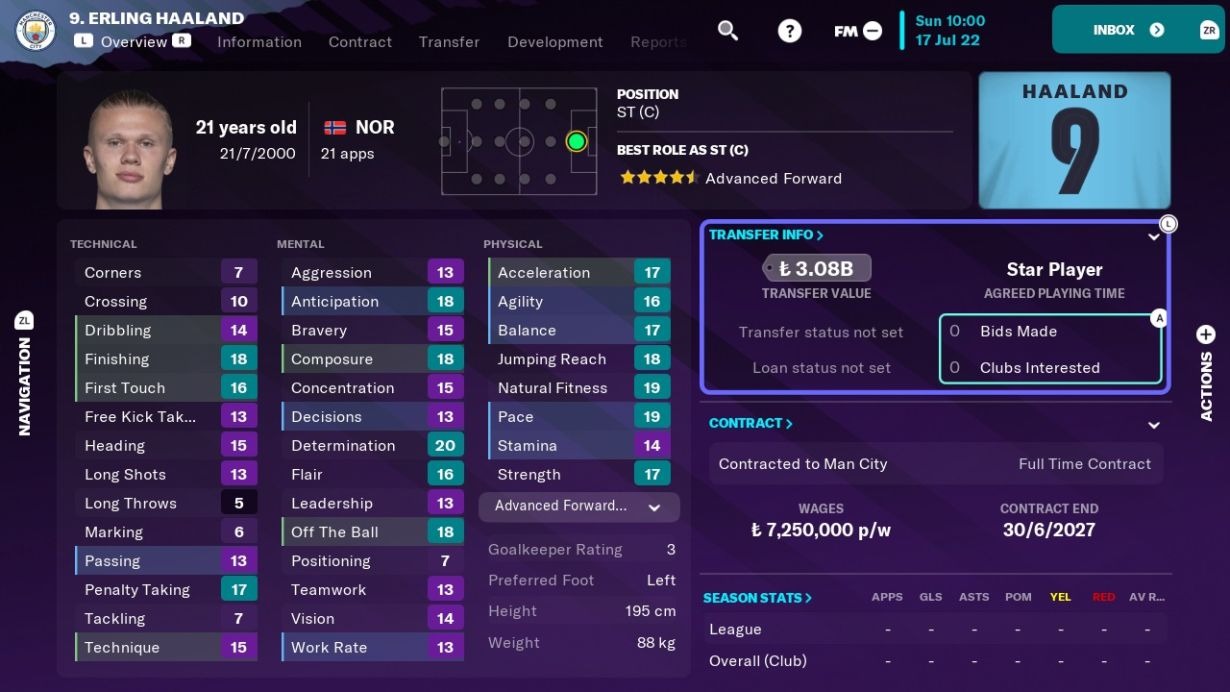Open the Development tab
The height and width of the screenshot is (692, 1230).
tap(555, 42)
